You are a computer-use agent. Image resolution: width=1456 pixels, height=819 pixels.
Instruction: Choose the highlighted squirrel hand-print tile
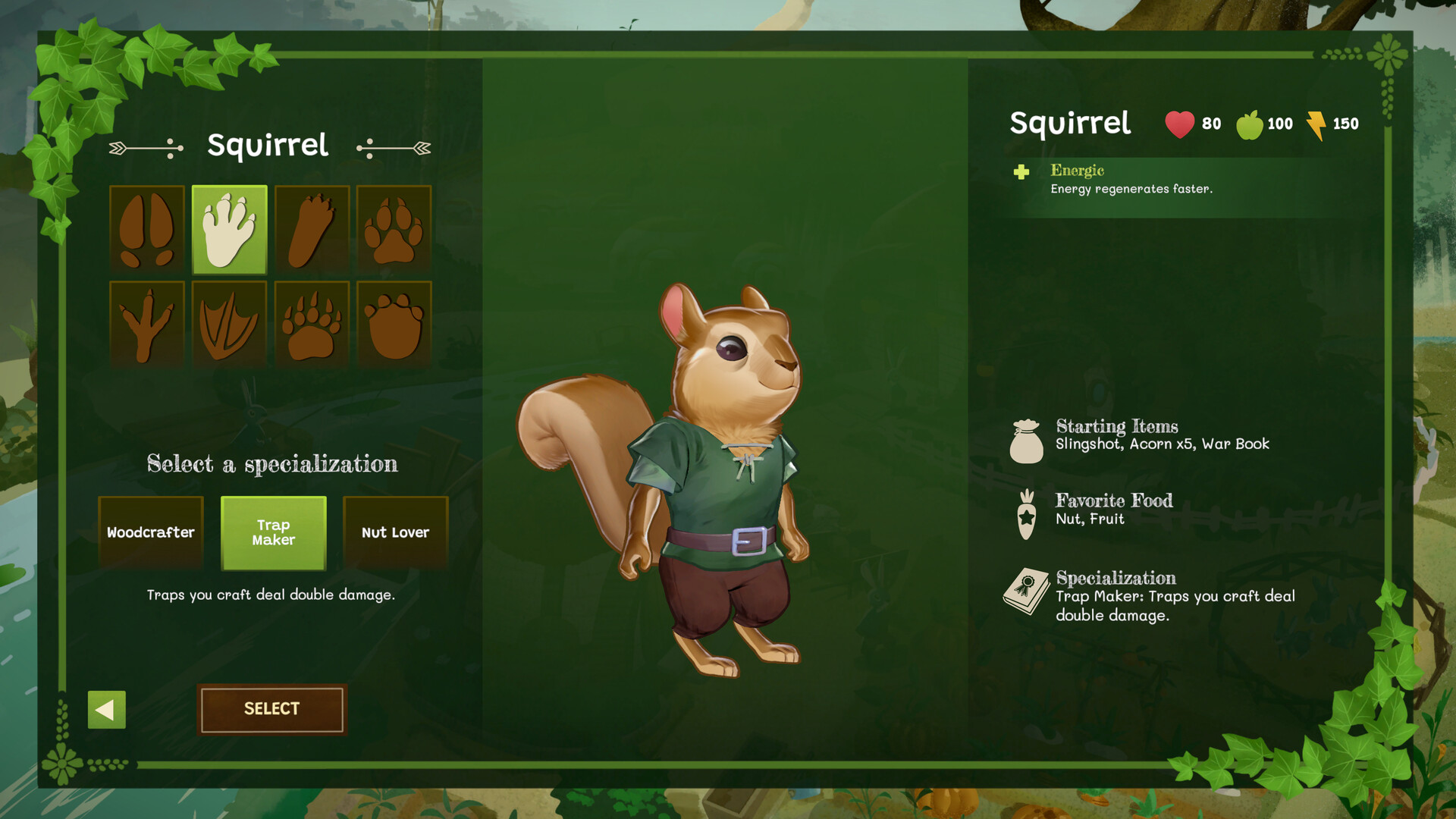[x=230, y=229]
